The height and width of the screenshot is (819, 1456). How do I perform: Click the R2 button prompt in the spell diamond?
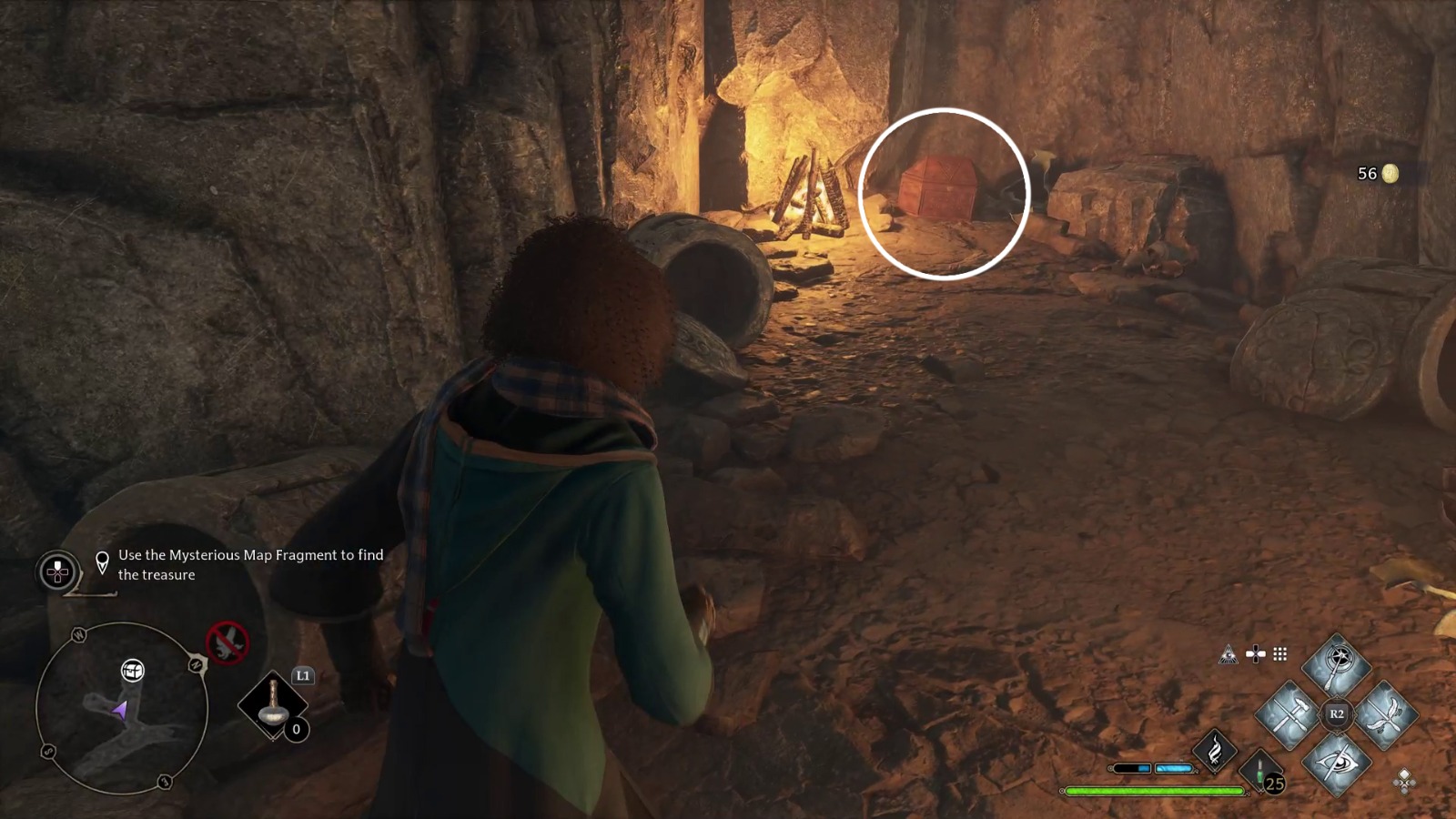[x=1336, y=713]
